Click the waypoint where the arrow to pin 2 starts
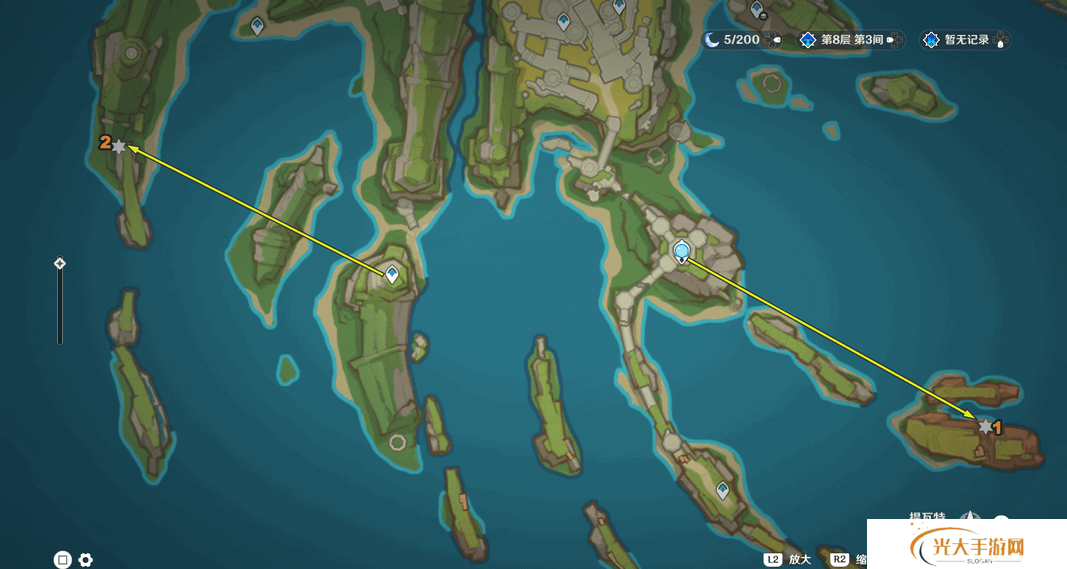 [393, 274]
